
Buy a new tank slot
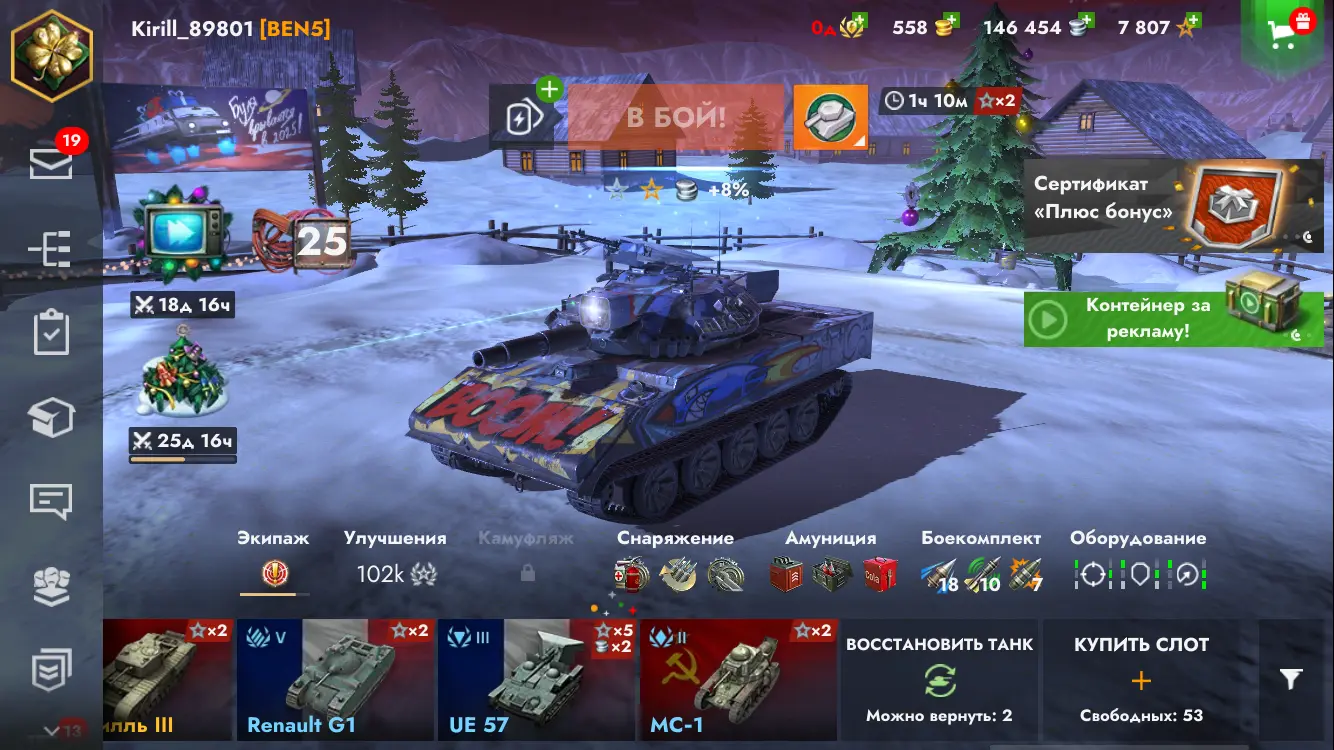pos(1141,679)
